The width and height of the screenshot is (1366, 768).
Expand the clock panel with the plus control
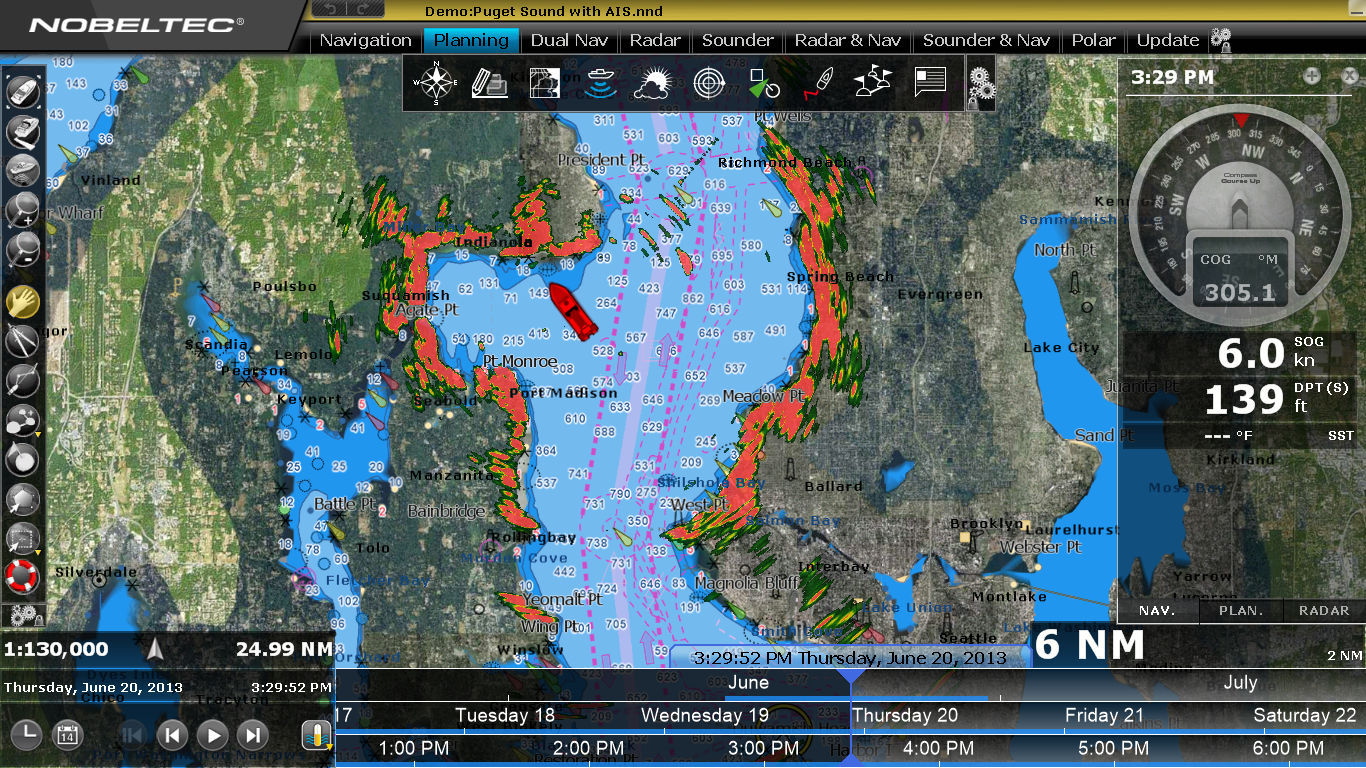tap(1310, 75)
